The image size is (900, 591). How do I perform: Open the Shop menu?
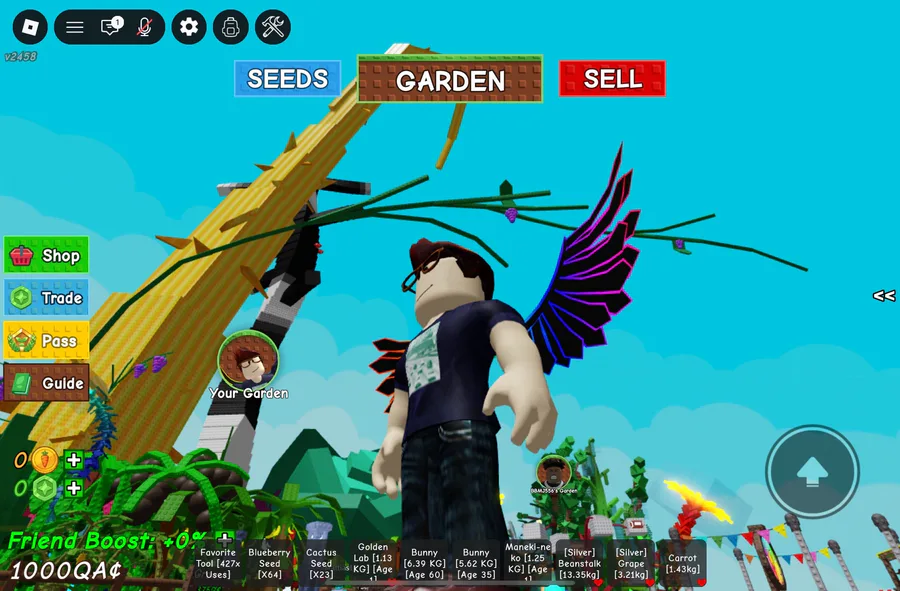pyautogui.click(x=47, y=255)
